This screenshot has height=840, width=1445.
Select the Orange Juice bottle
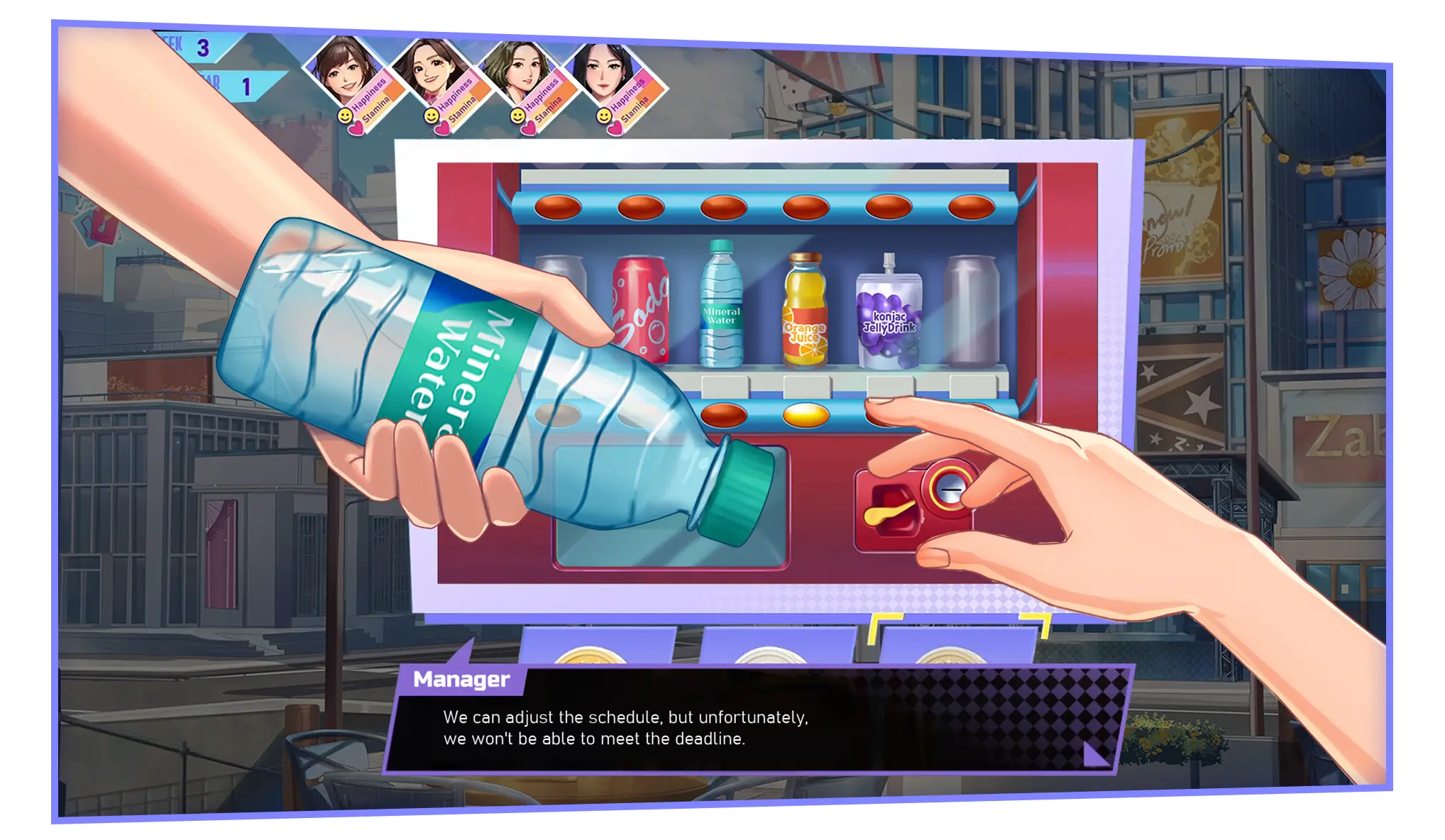point(805,311)
